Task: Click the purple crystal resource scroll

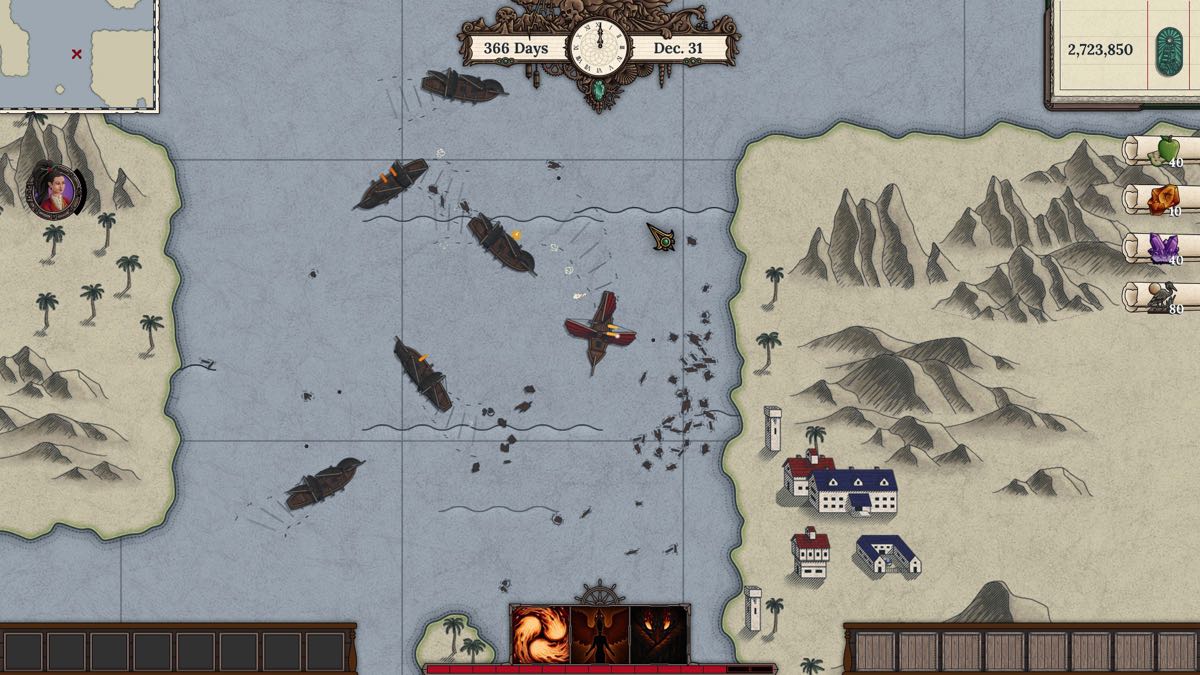Action: (x=1163, y=248)
